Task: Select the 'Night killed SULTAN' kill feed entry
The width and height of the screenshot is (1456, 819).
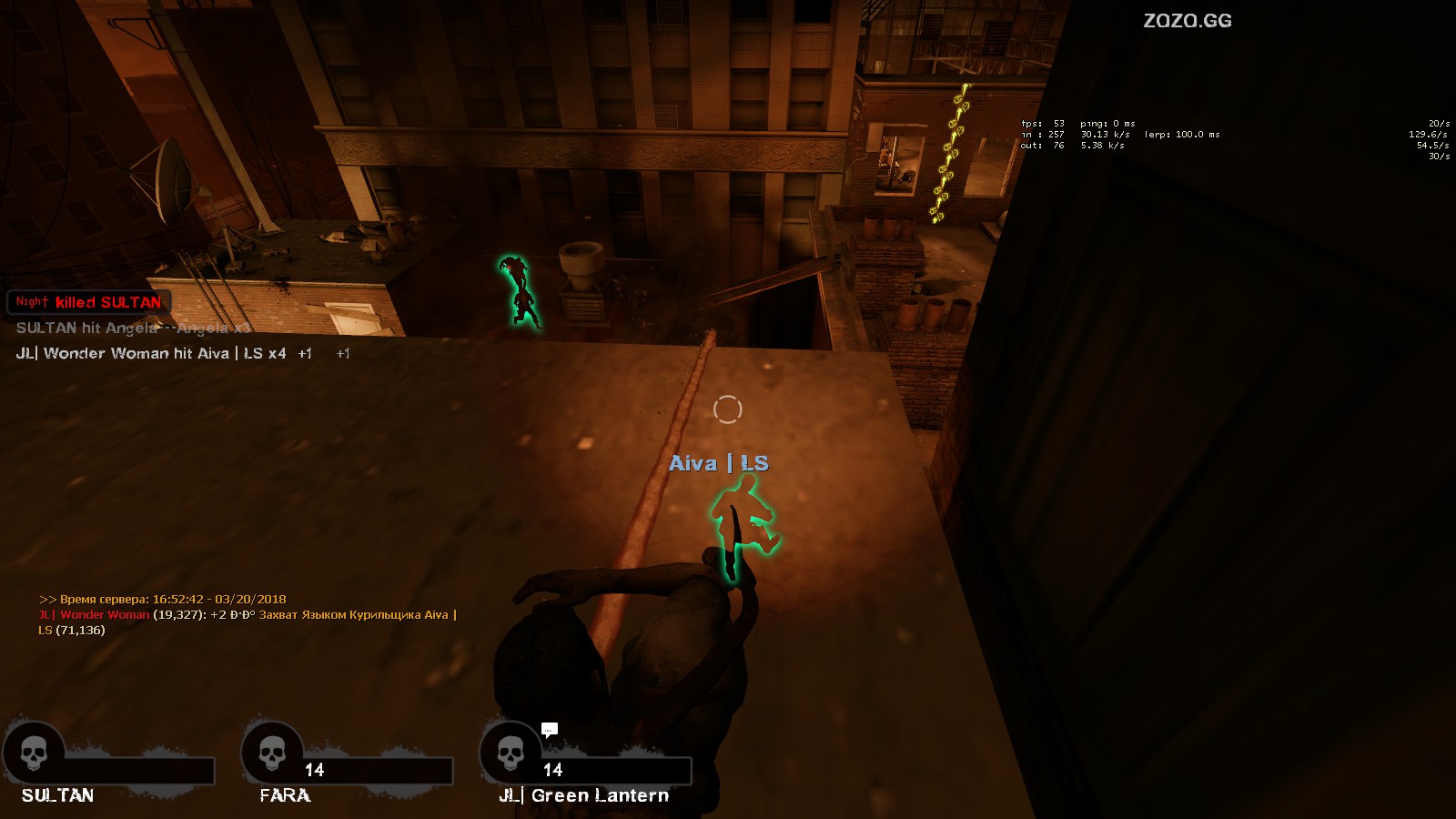Action: (x=88, y=302)
